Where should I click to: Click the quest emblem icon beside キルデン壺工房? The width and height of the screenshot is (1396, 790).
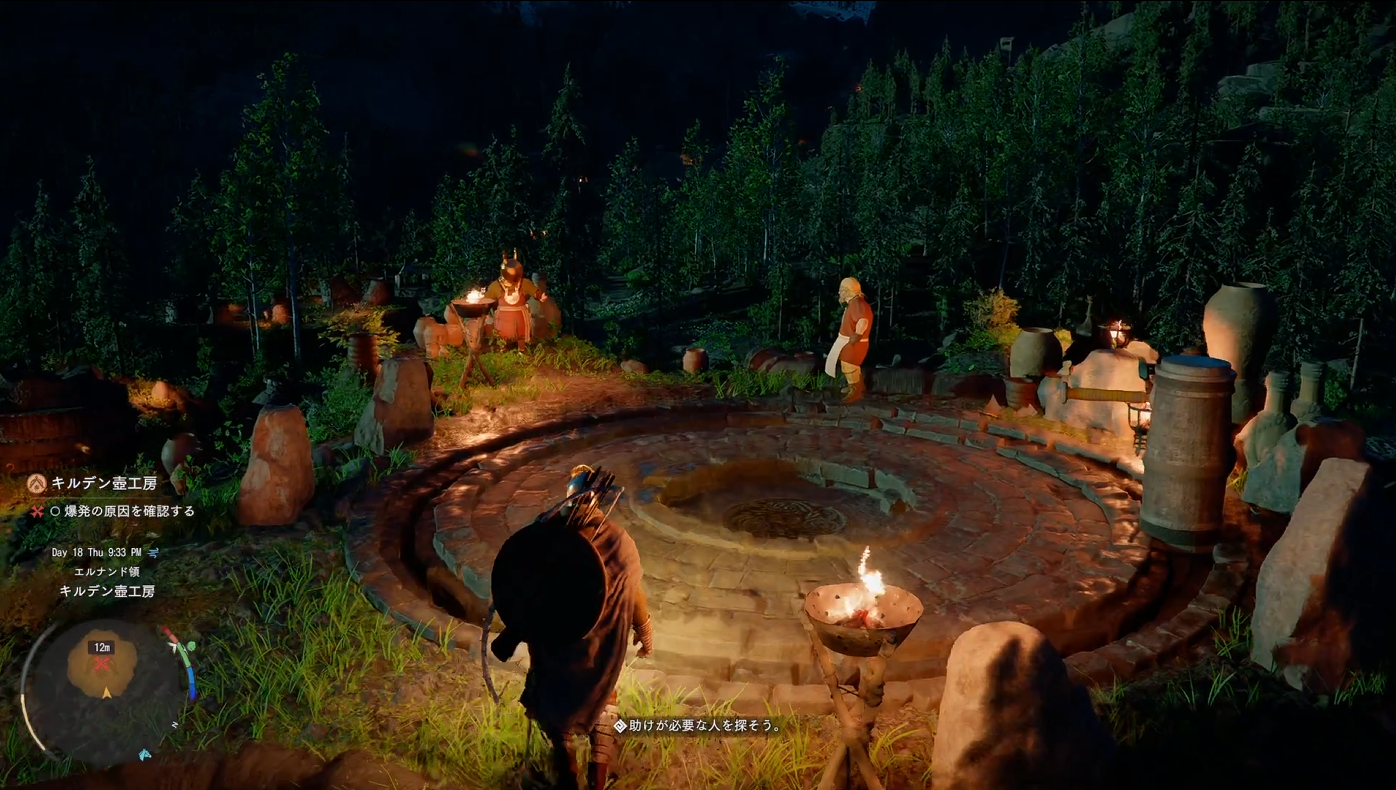(x=37, y=484)
